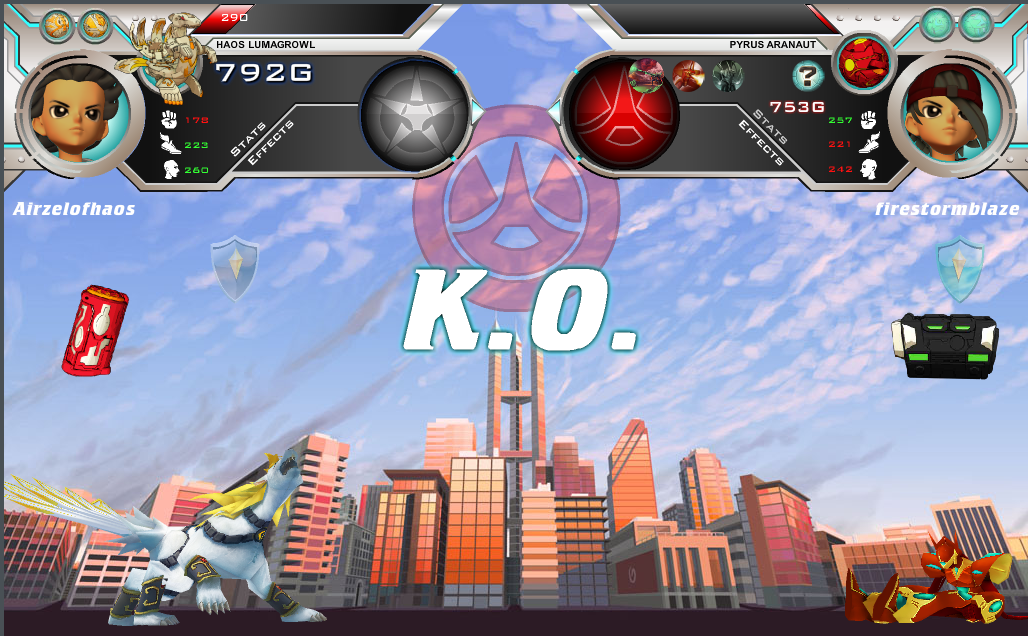Click the gray Haos star attribute orb
Screen dimensions: 1028x636
[414, 112]
